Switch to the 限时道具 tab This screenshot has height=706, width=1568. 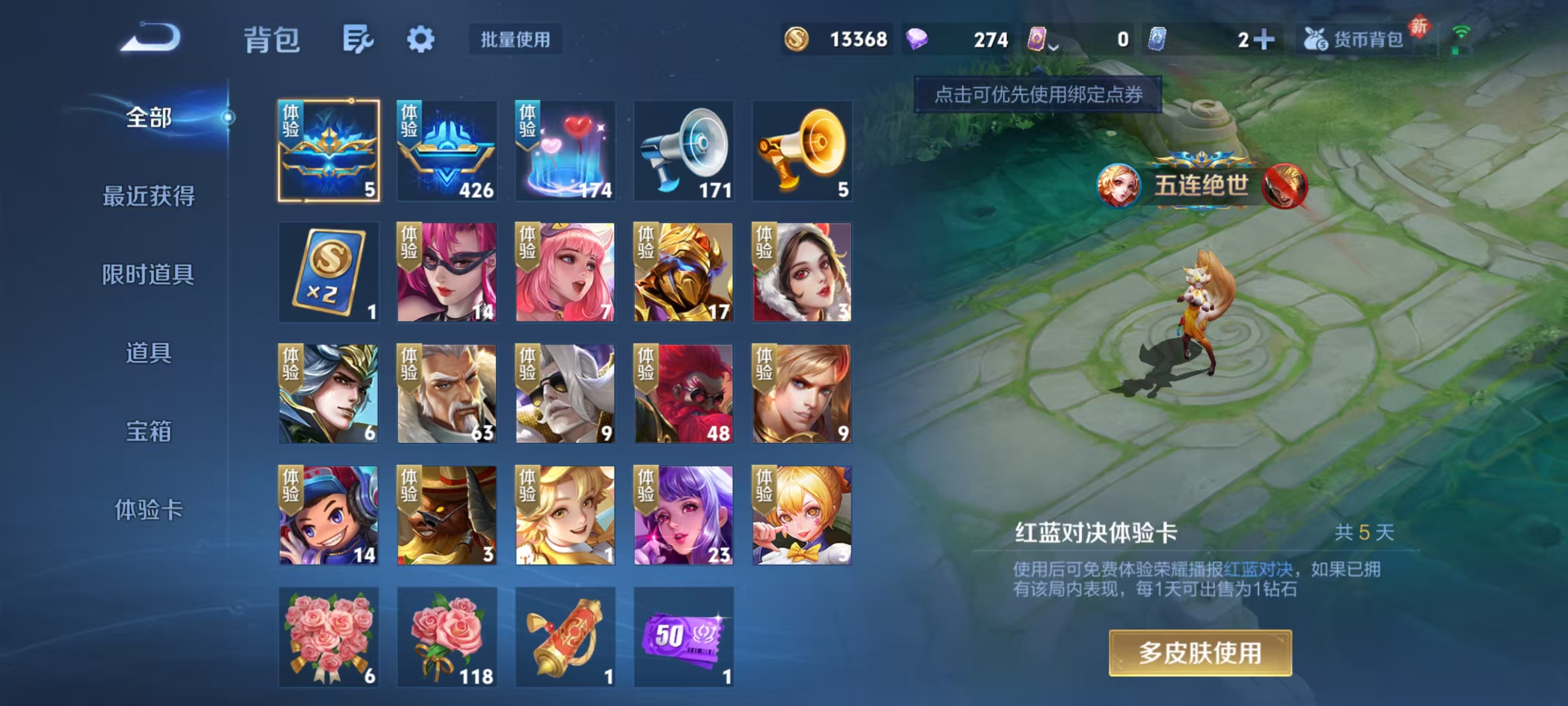pos(148,275)
